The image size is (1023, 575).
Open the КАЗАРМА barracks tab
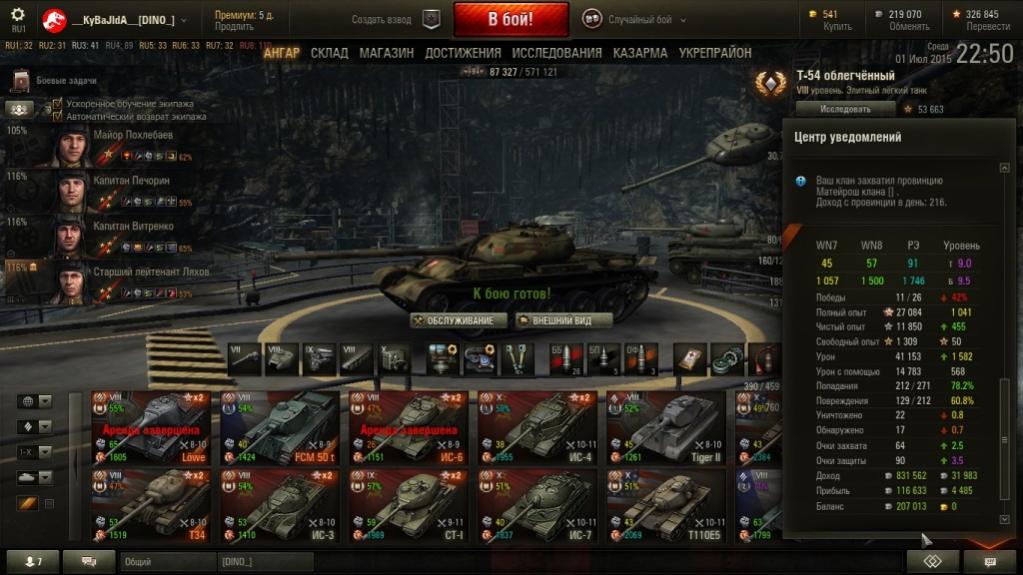point(640,53)
